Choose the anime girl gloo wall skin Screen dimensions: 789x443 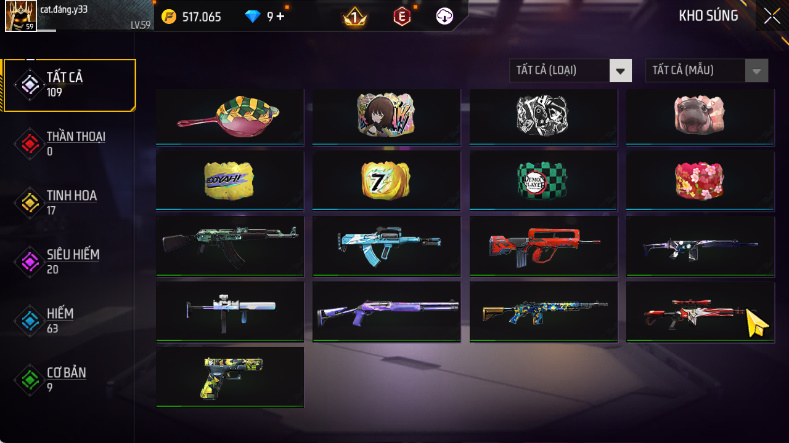click(386, 117)
